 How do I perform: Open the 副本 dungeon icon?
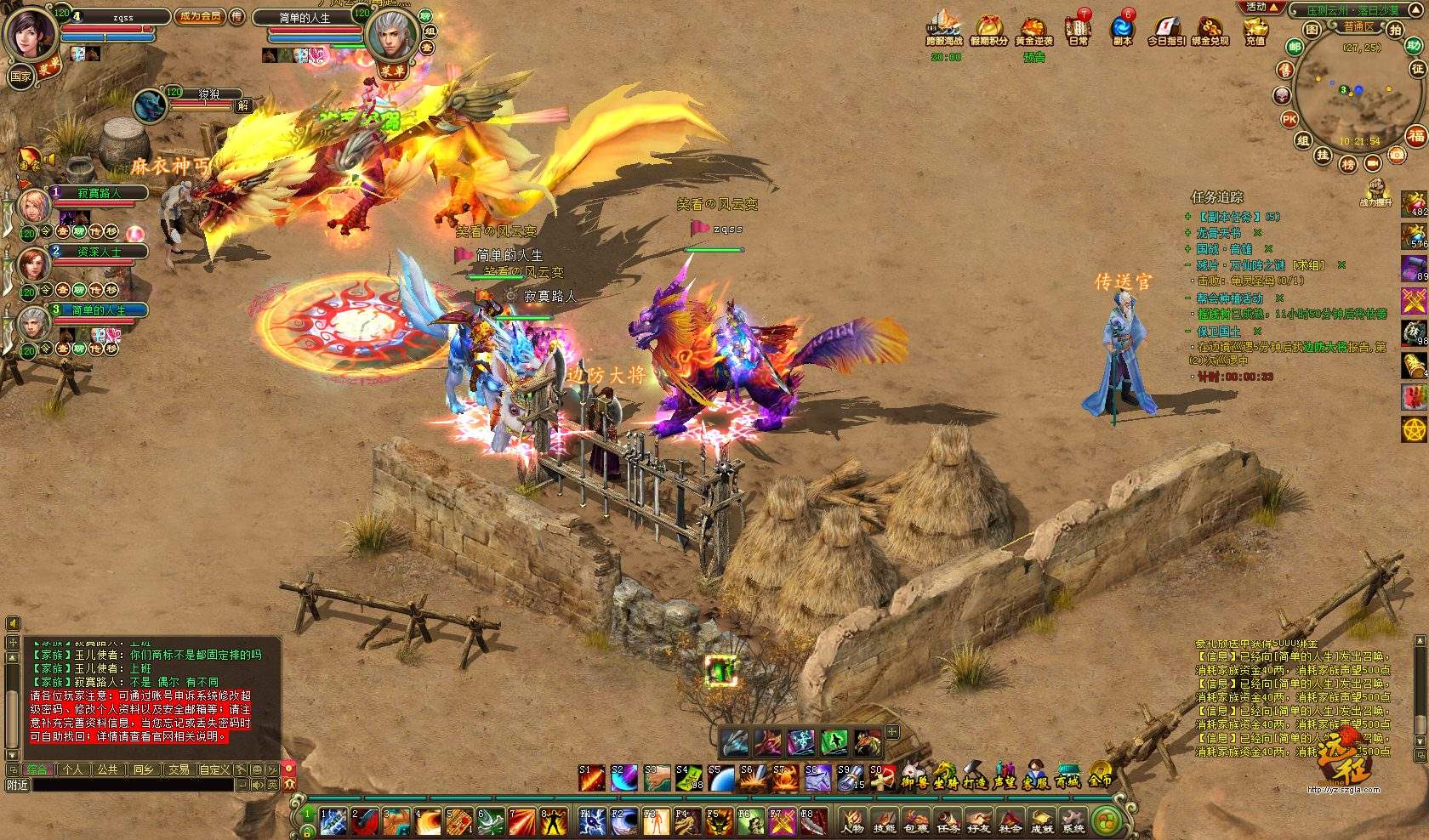(1123, 27)
